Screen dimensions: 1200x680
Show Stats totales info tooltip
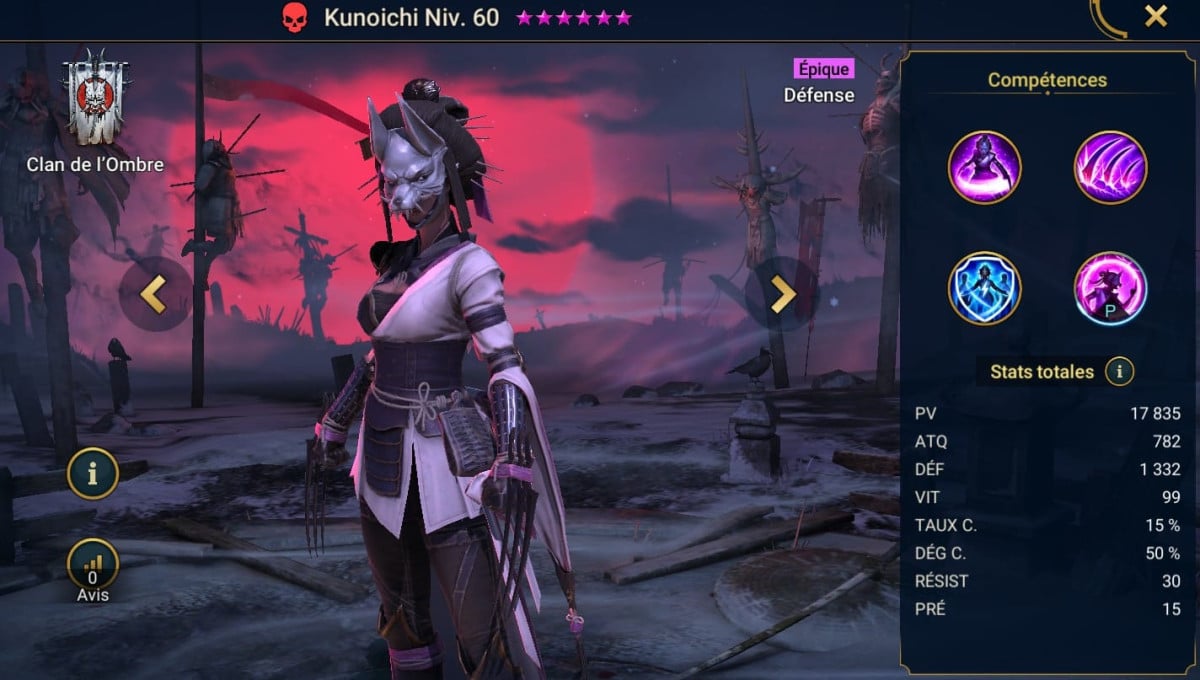coord(1119,373)
